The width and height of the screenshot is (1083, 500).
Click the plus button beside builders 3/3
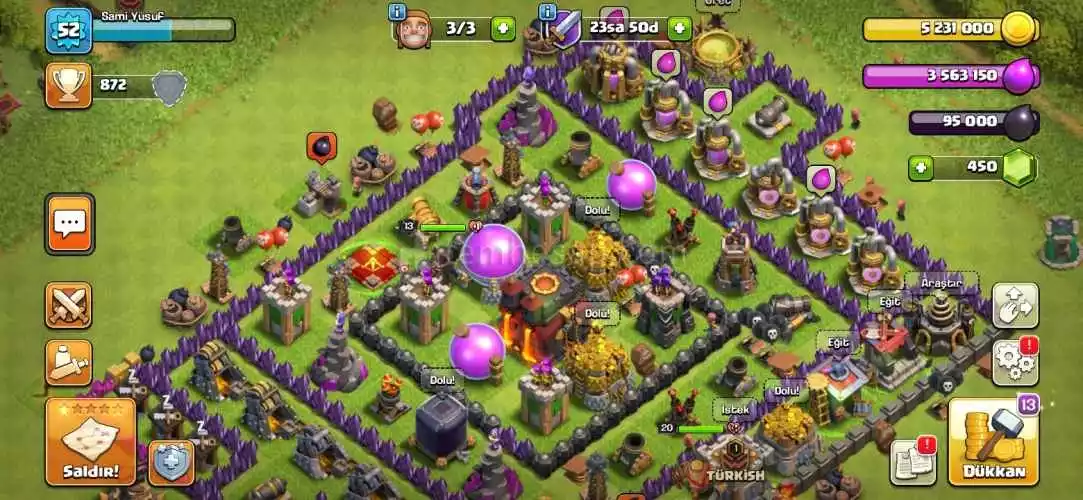click(503, 28)
